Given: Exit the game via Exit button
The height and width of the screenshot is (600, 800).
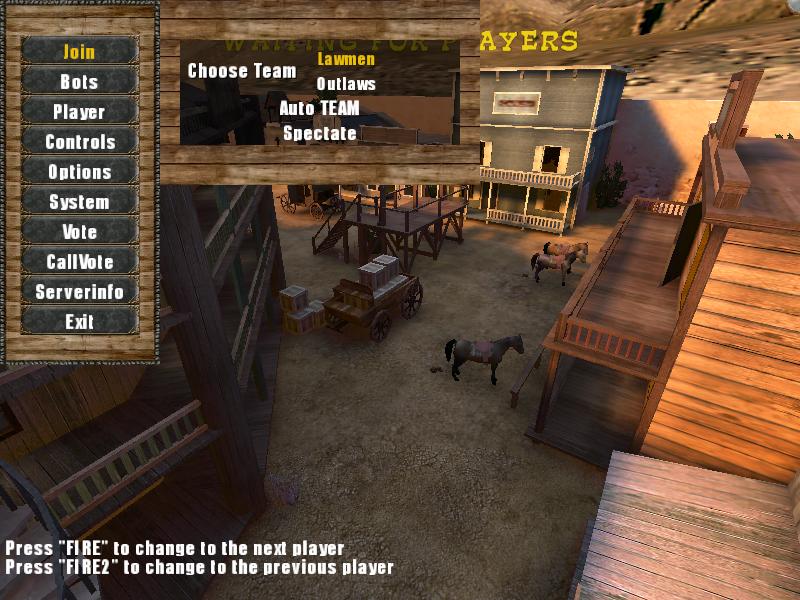Looking at the screenshot, I should tap(79, 321).
